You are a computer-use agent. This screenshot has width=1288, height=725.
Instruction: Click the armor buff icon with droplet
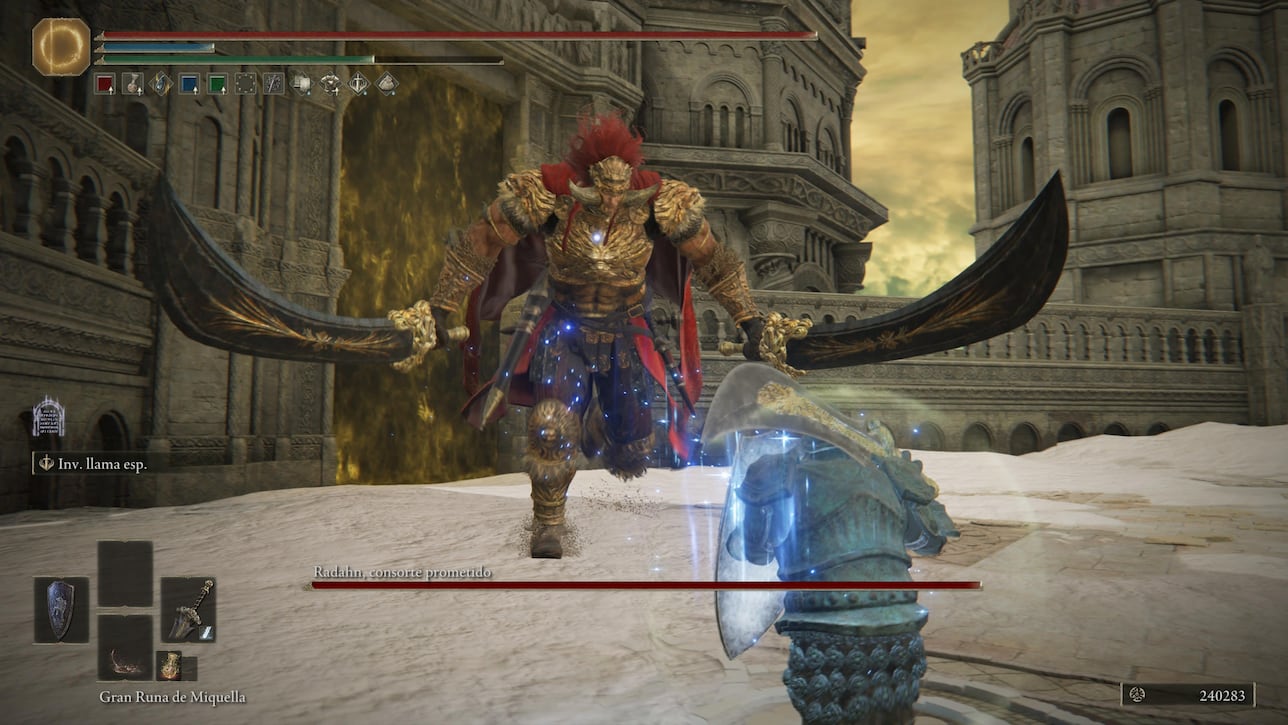pyautogui.click(x=331, y=84)
